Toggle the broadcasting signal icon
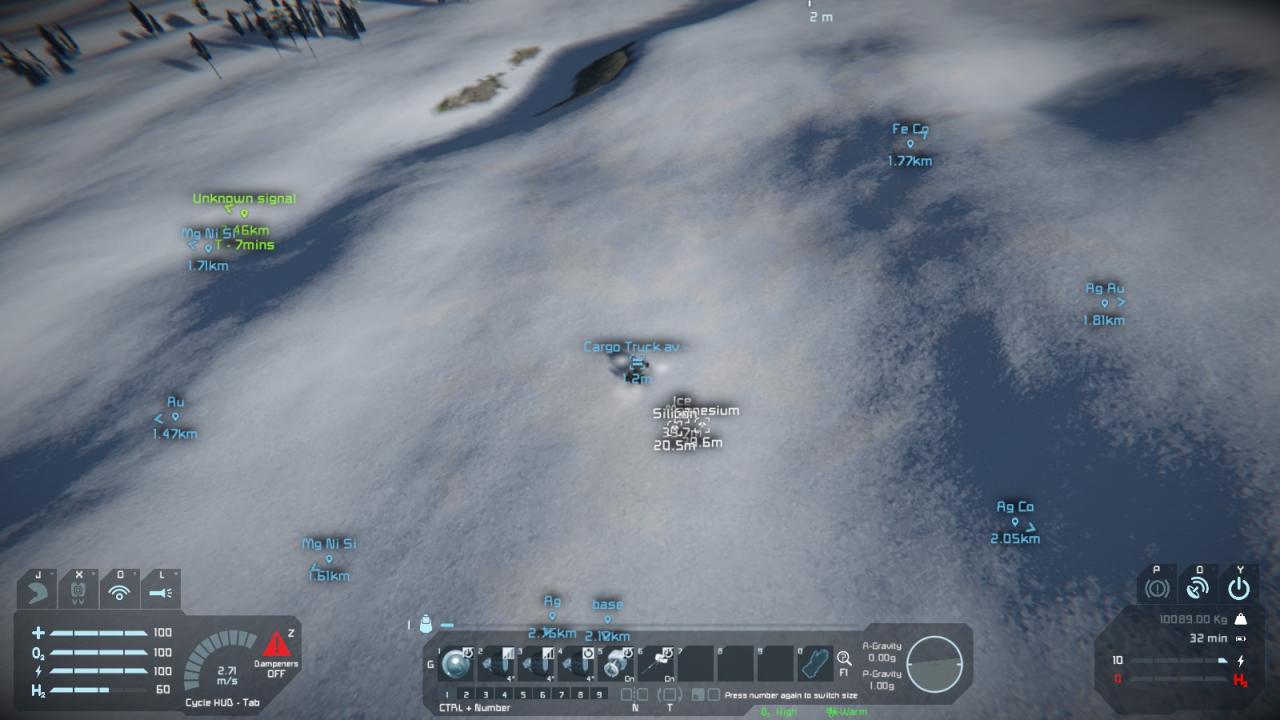Image resolution: width=1280 pixels, height=720 pixels. (120, 592)
